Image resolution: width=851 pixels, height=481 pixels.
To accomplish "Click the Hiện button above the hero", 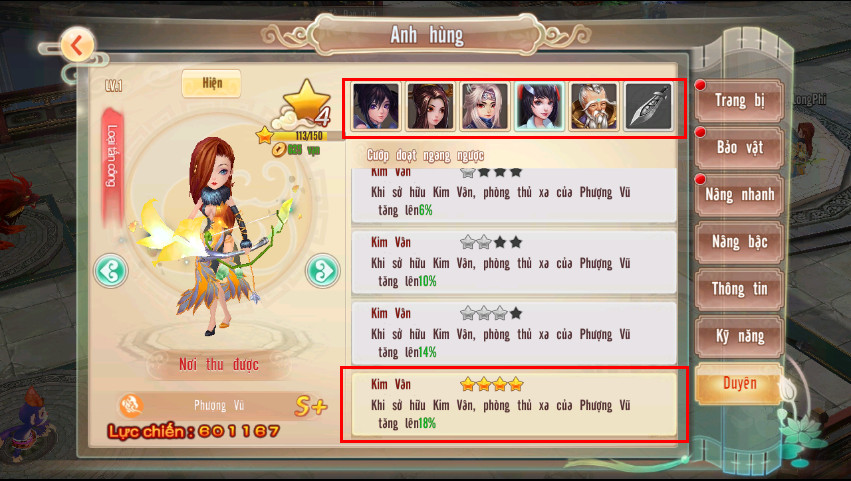I will 211,83.
